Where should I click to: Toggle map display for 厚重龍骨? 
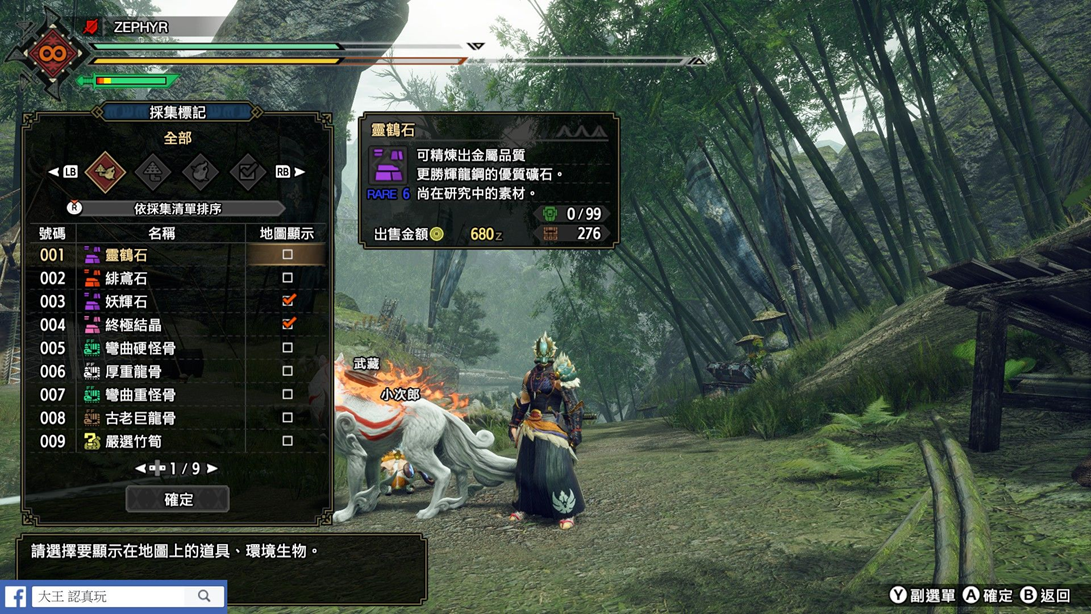tap(288, 371)
